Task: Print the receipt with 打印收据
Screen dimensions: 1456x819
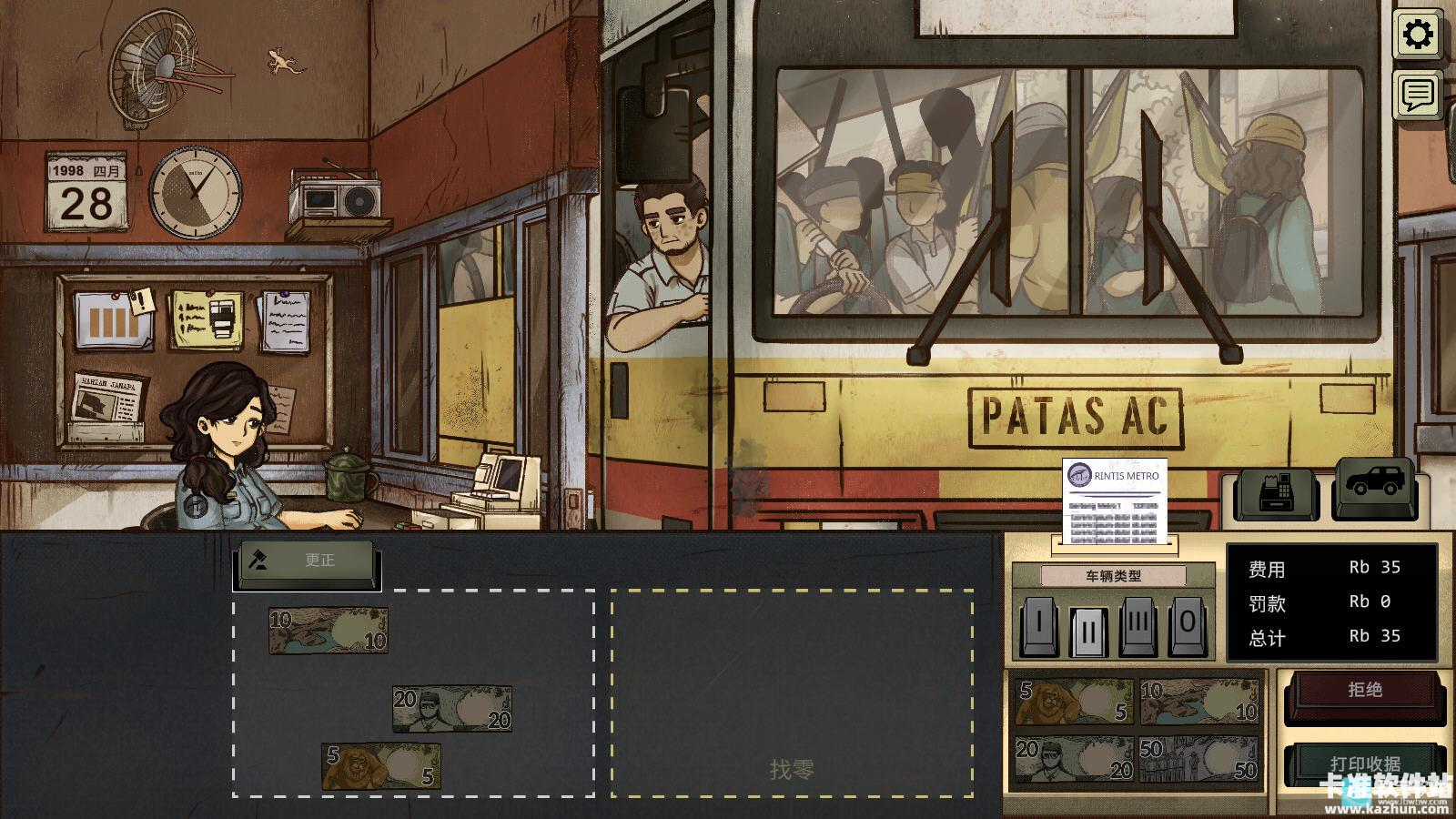Action: (x=1363, y=763)
